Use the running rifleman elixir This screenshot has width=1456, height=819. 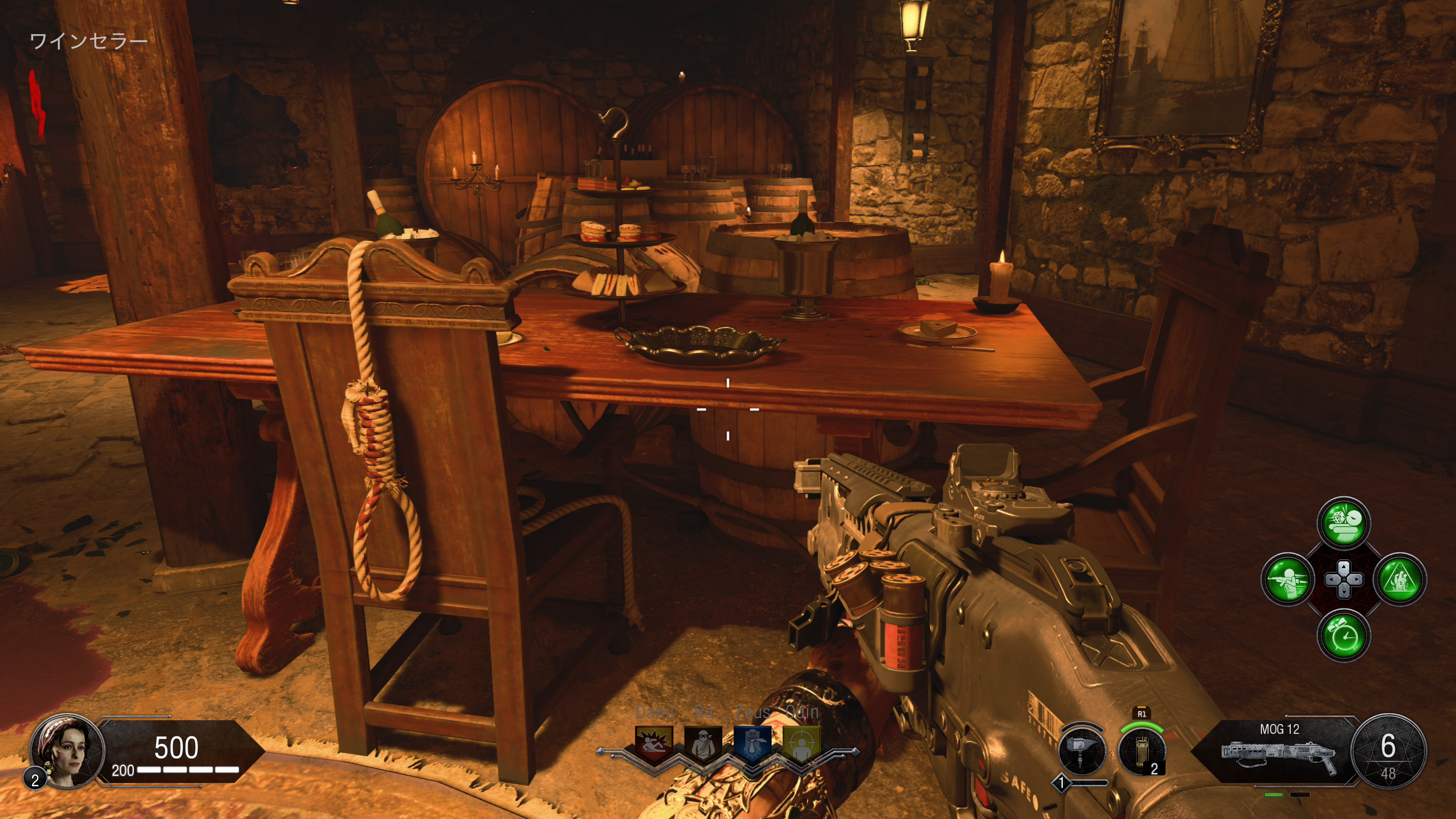coord(1288,579)
